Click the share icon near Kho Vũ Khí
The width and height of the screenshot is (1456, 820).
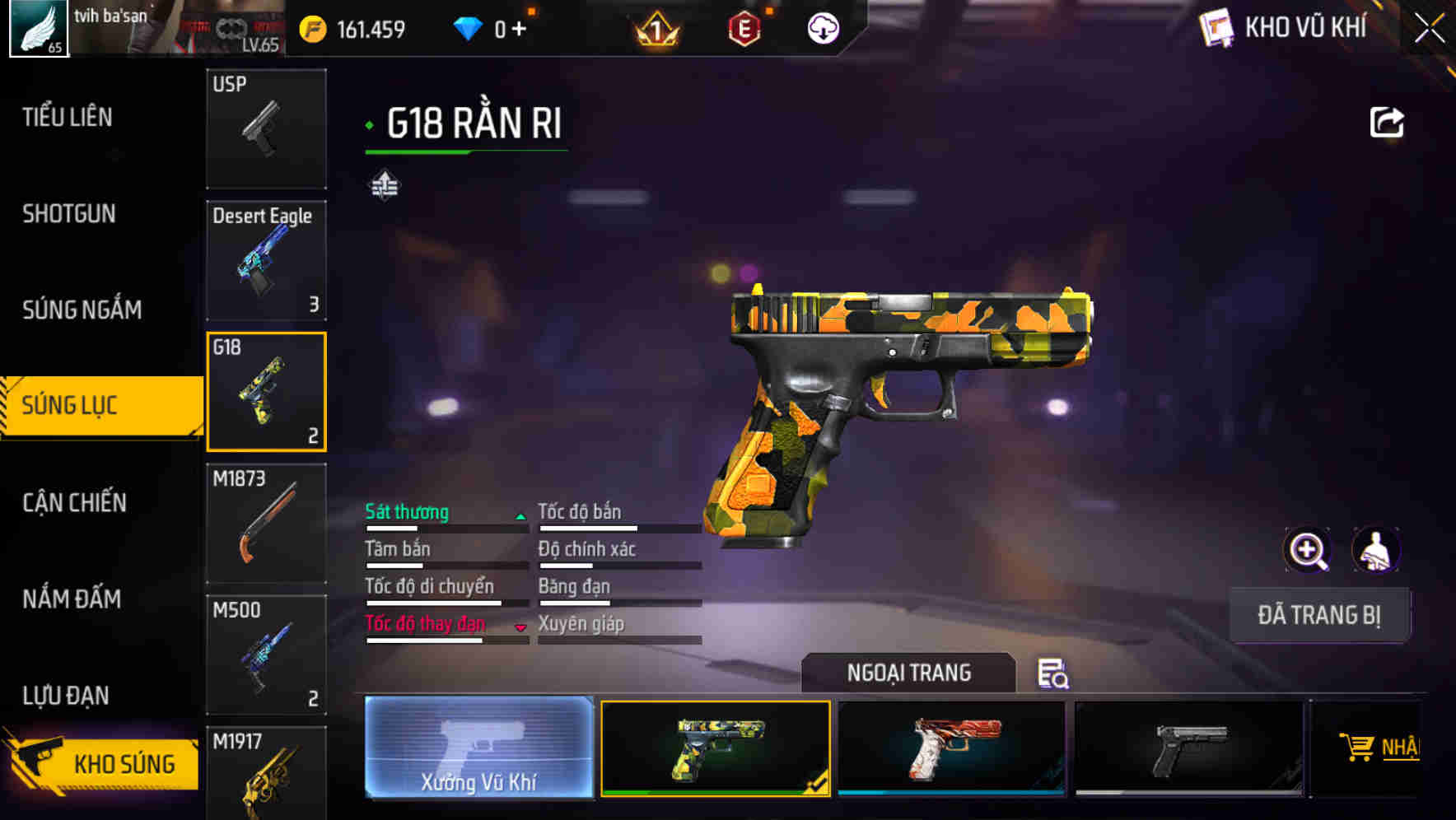coord(1388,121)
